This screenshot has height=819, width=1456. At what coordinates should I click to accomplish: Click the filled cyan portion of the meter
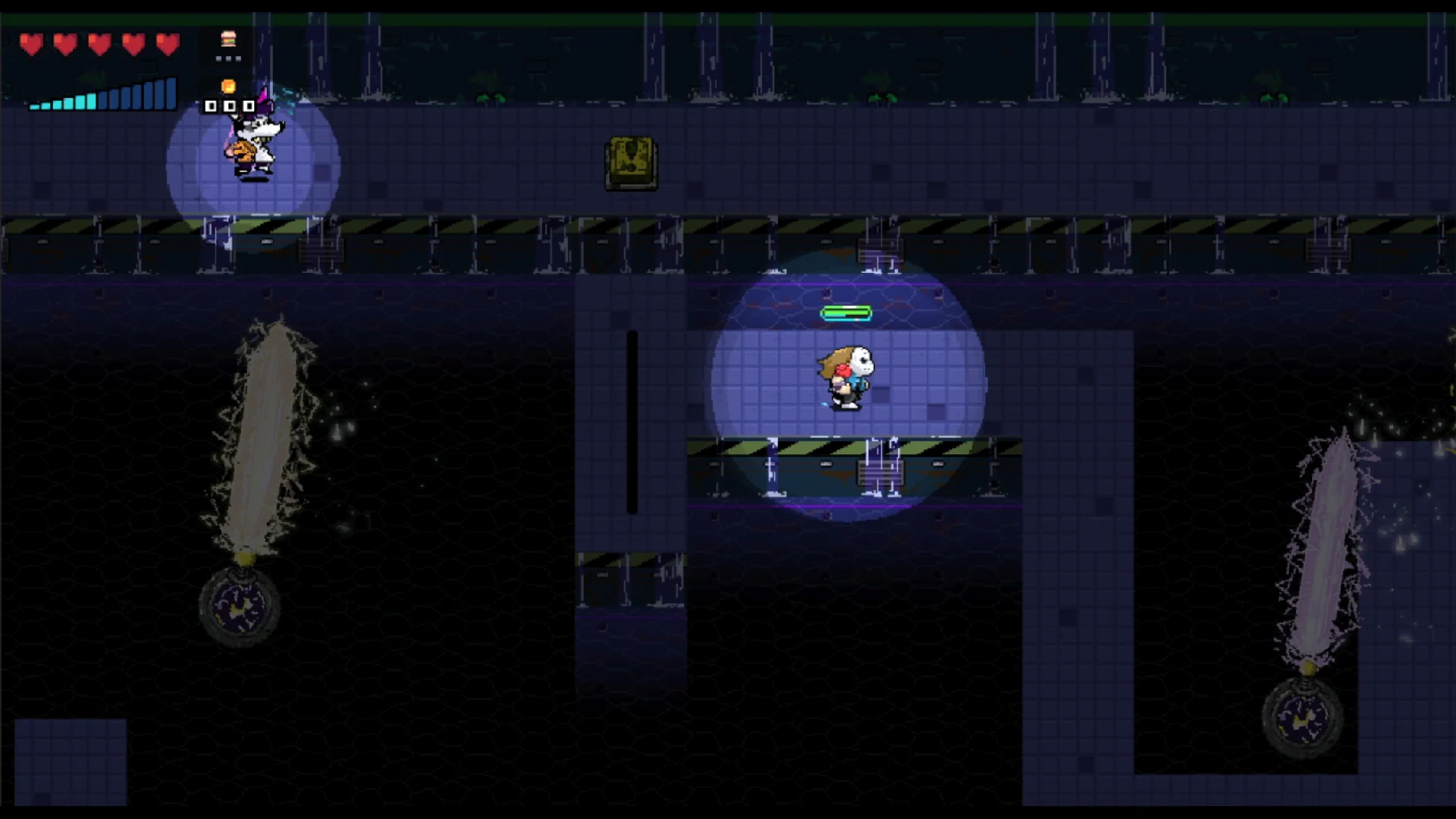[64, 103]
